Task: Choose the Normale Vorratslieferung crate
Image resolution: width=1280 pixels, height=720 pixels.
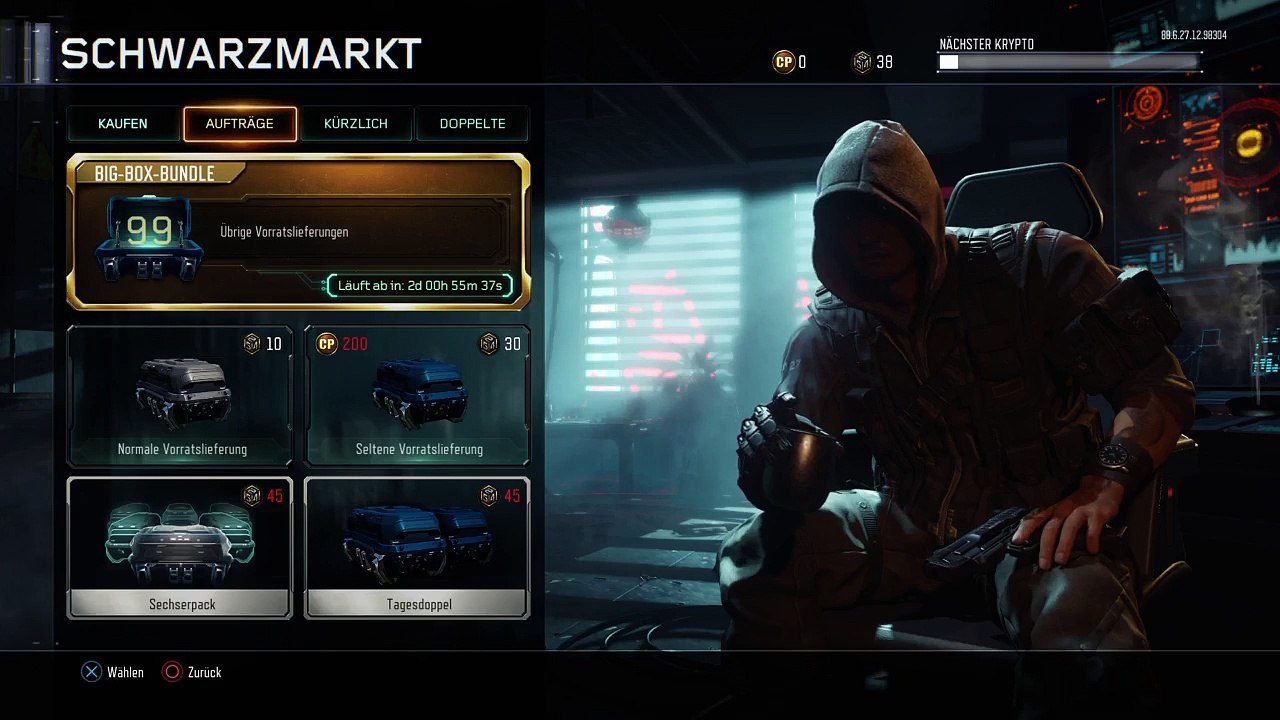Action: (180, 396)
